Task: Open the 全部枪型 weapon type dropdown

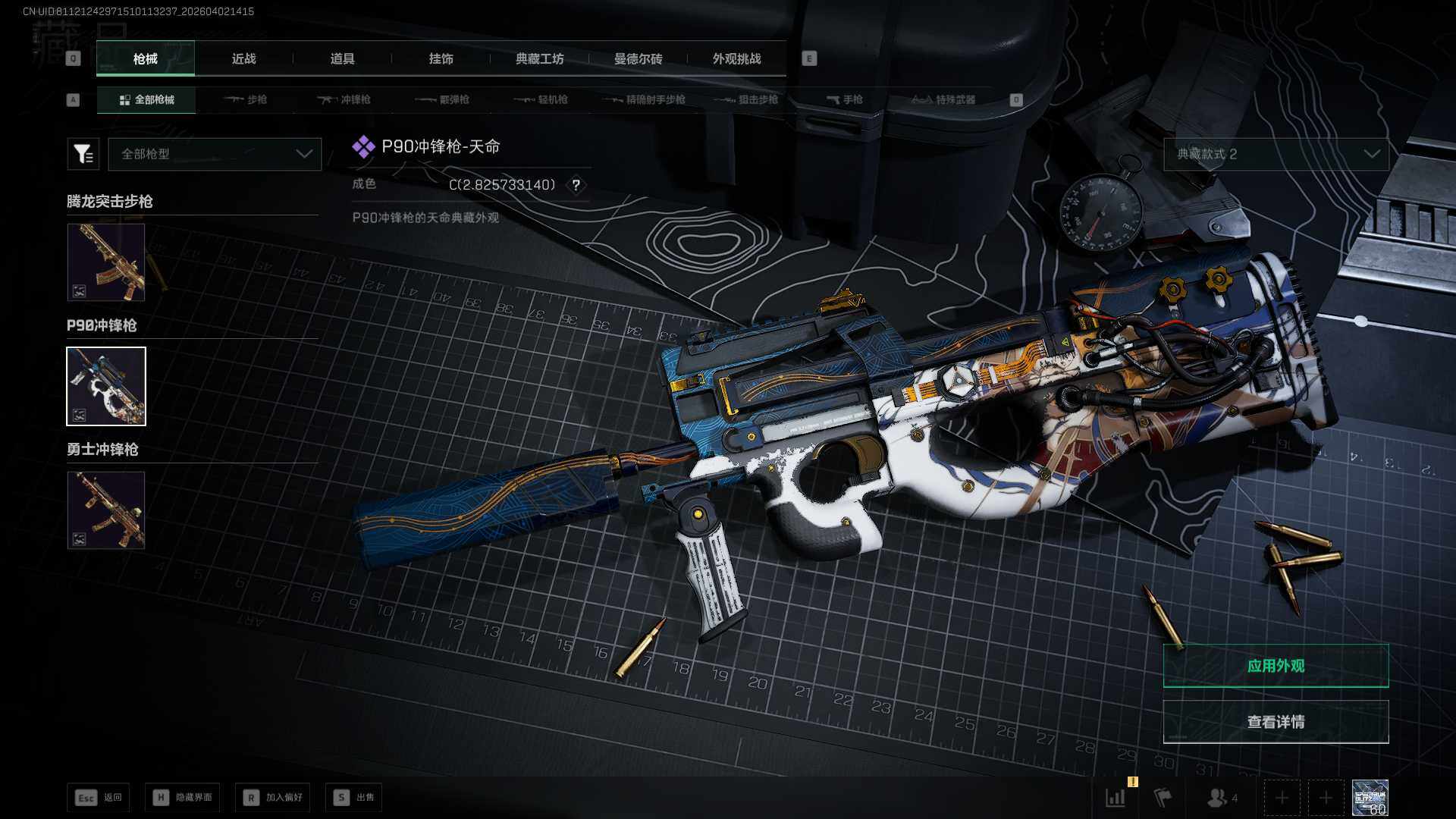Action: click(215, 154)
